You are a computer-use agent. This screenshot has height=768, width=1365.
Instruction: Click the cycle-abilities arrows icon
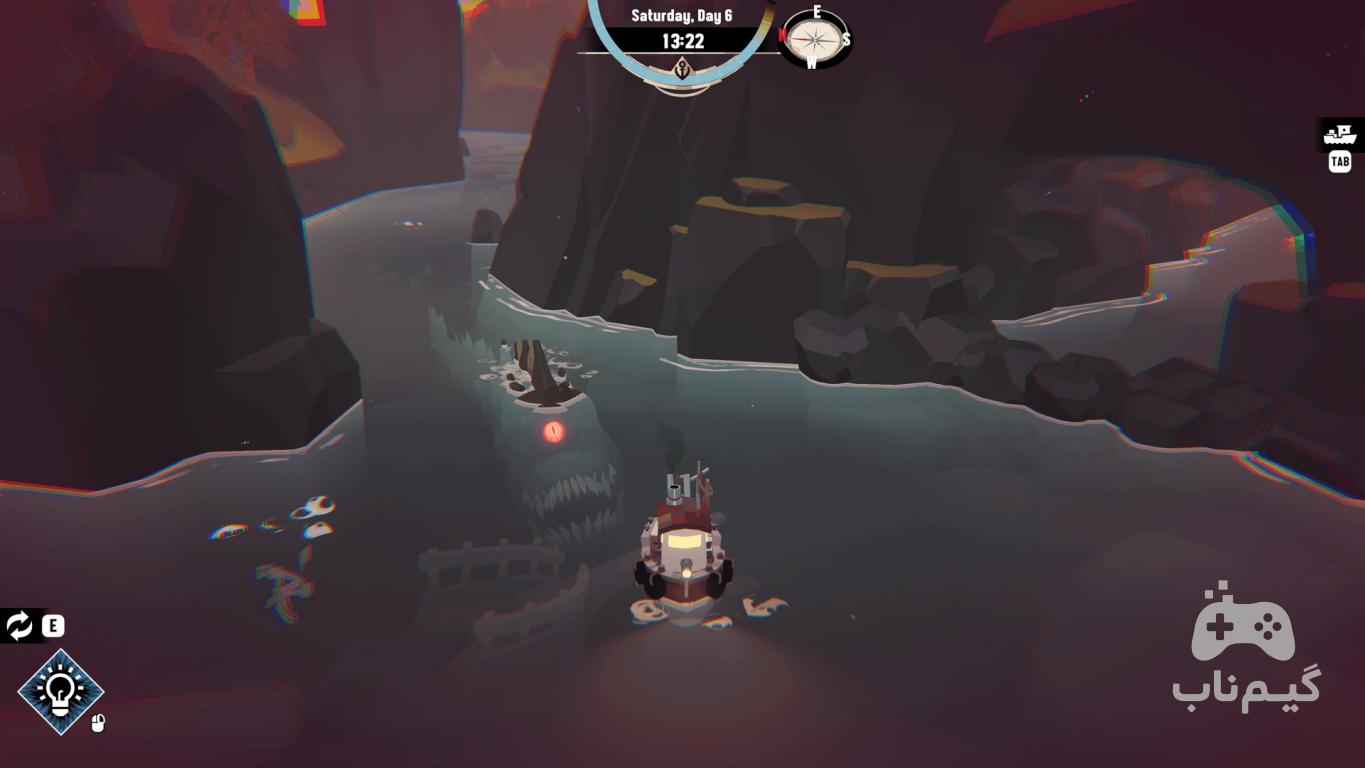click(19, 626)
